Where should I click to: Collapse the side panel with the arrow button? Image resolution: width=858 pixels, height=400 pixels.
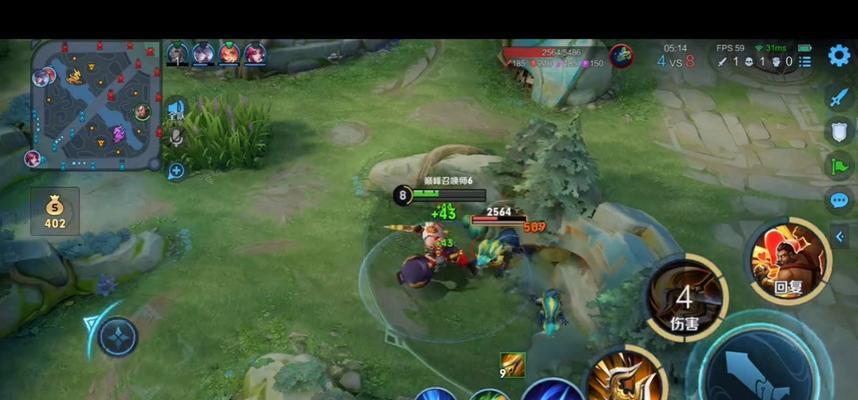click(840, 237)
